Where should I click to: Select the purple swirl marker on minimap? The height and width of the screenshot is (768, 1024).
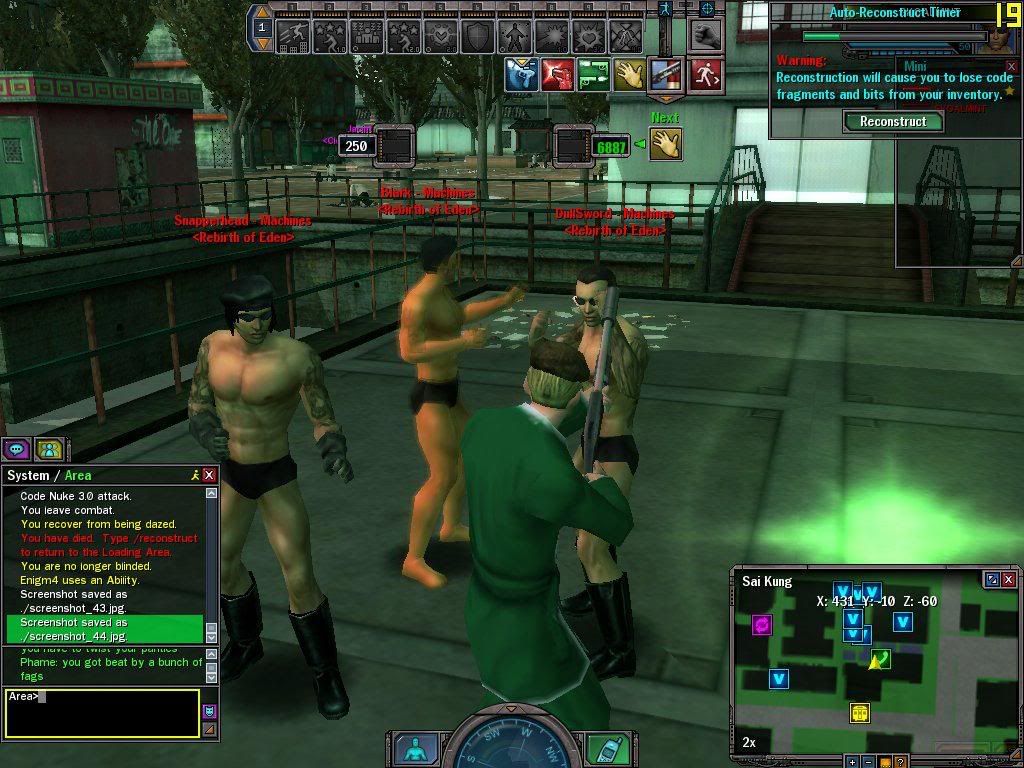pyautogui.click(x=762, y=625)
